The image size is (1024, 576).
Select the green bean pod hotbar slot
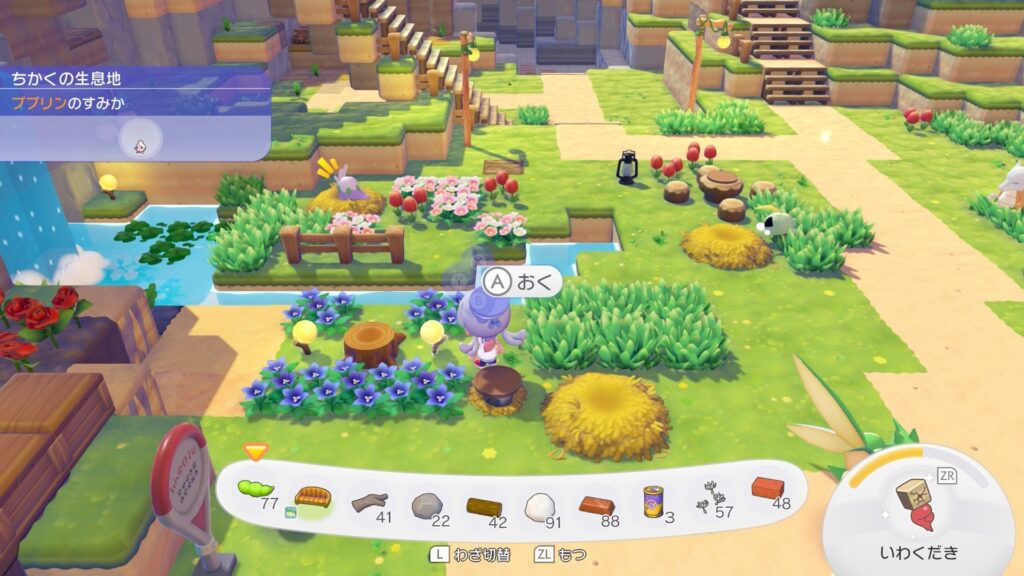(x=256, y=490)
